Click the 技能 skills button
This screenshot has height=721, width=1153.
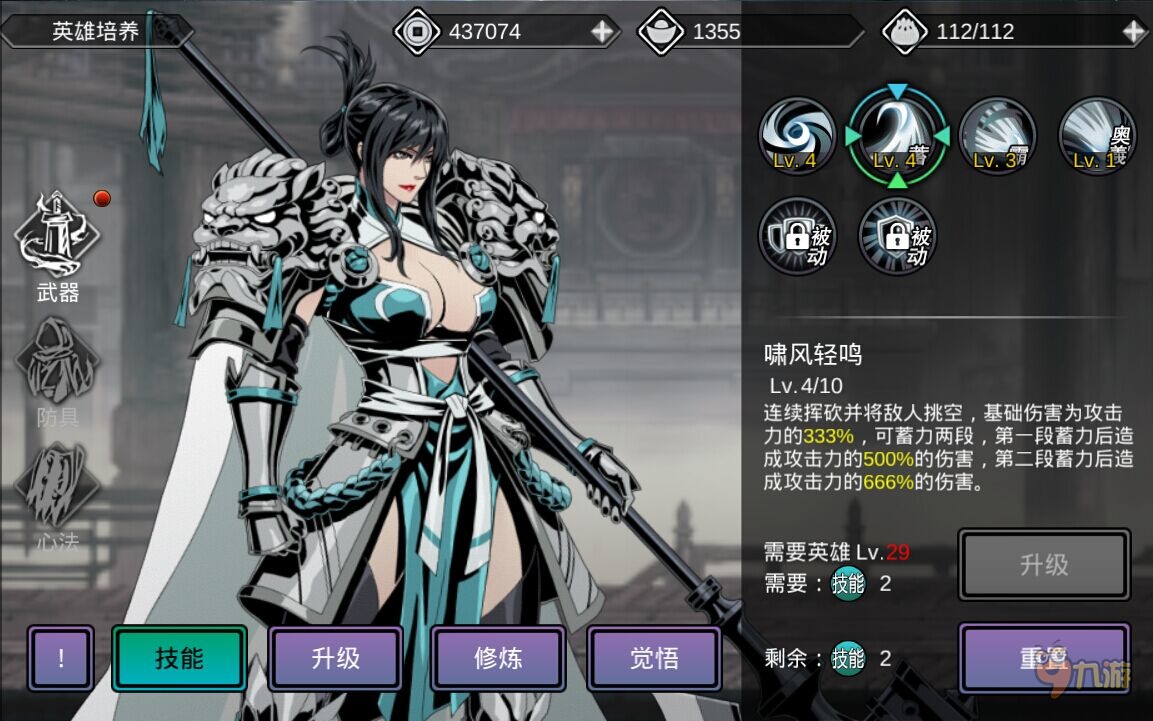(x=179, y=658)
